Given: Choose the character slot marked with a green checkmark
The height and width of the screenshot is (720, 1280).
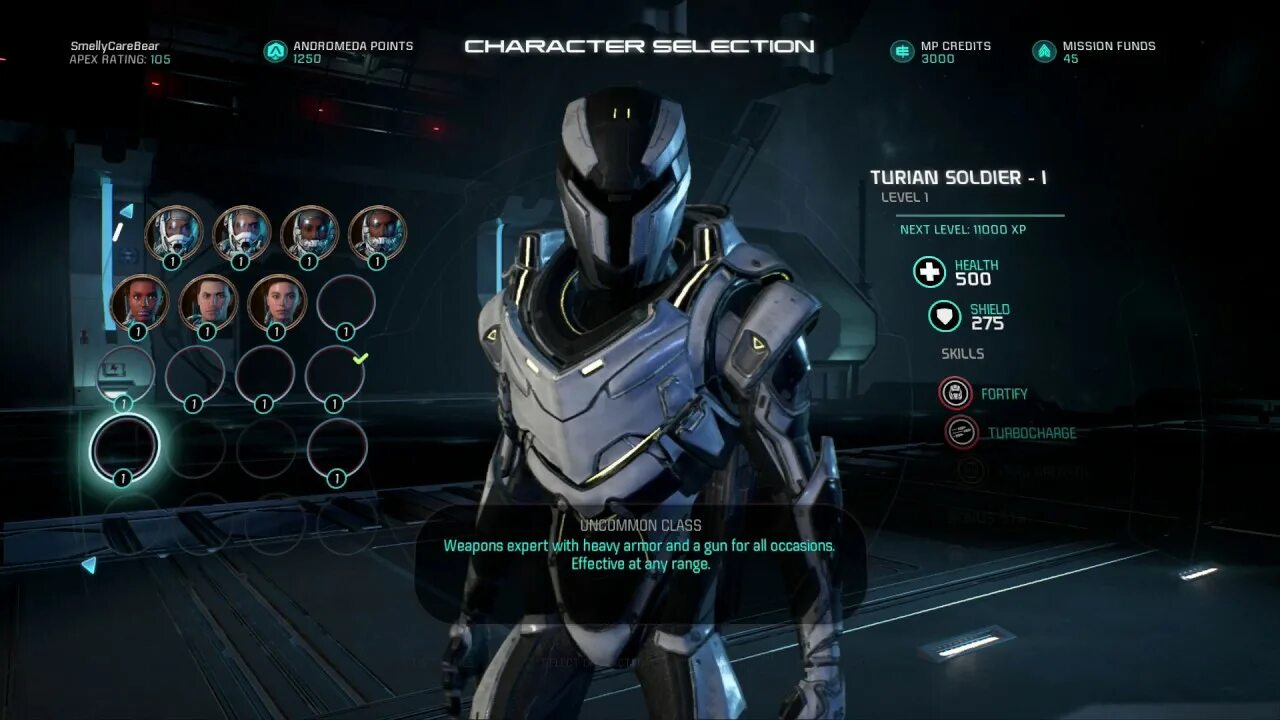Looking at the screenshot, I should click(335, 374).
